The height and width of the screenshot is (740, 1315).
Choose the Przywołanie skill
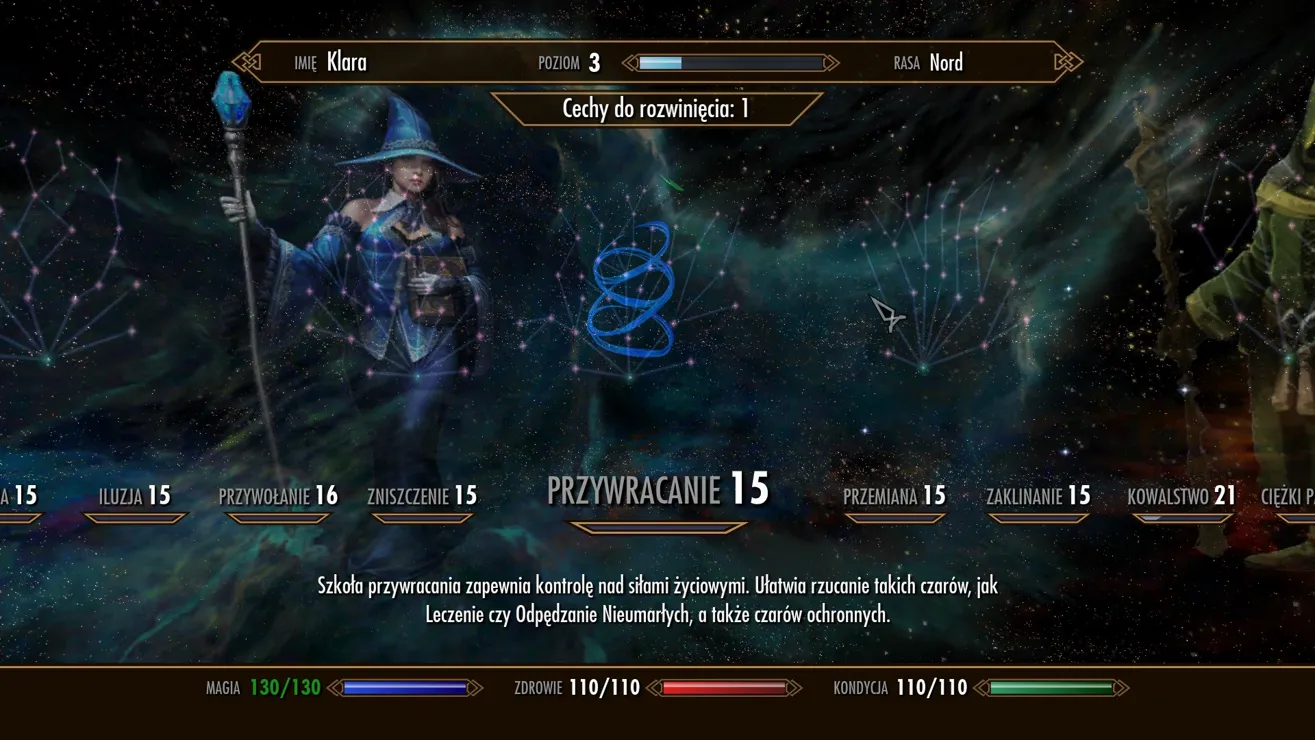(278, 496)
